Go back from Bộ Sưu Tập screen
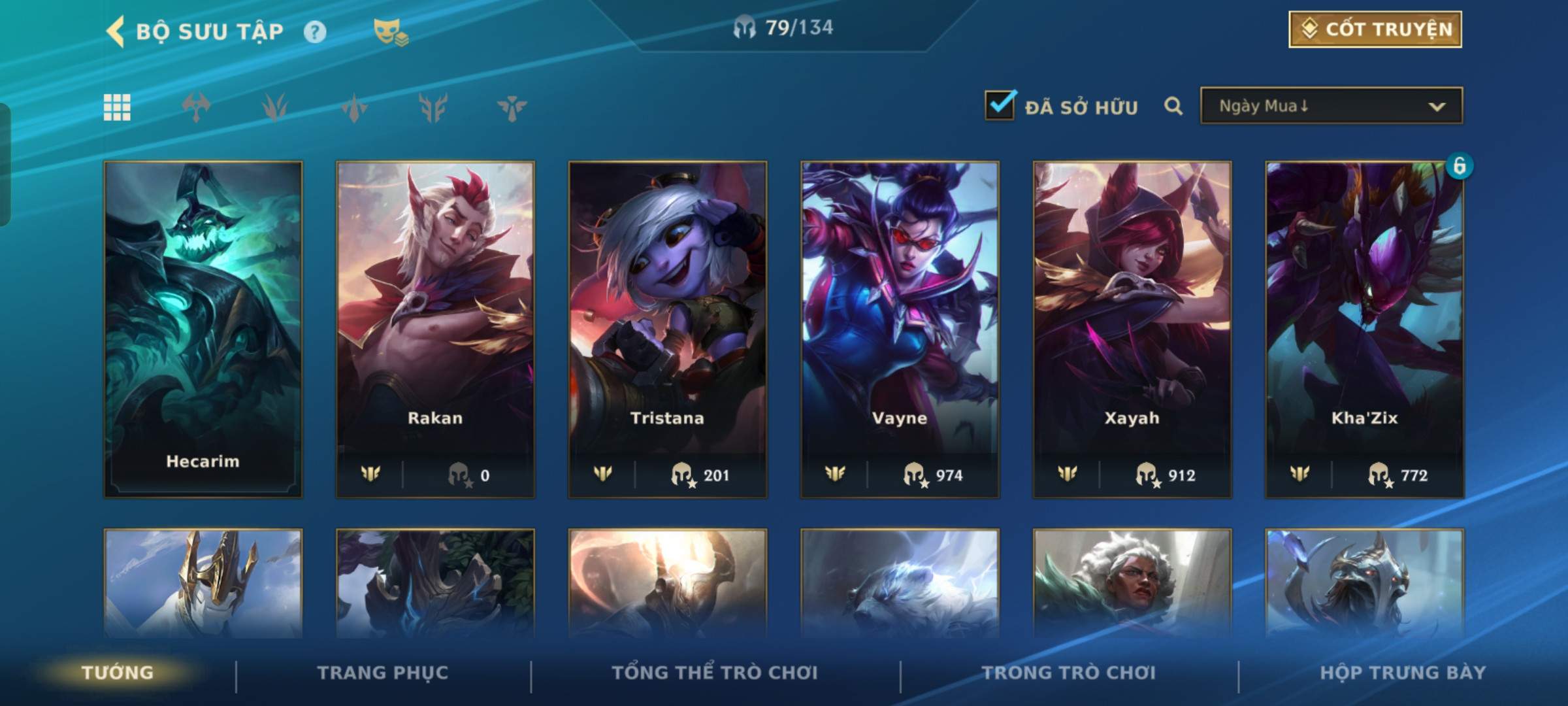1568x706 pixels. [116, 31]
